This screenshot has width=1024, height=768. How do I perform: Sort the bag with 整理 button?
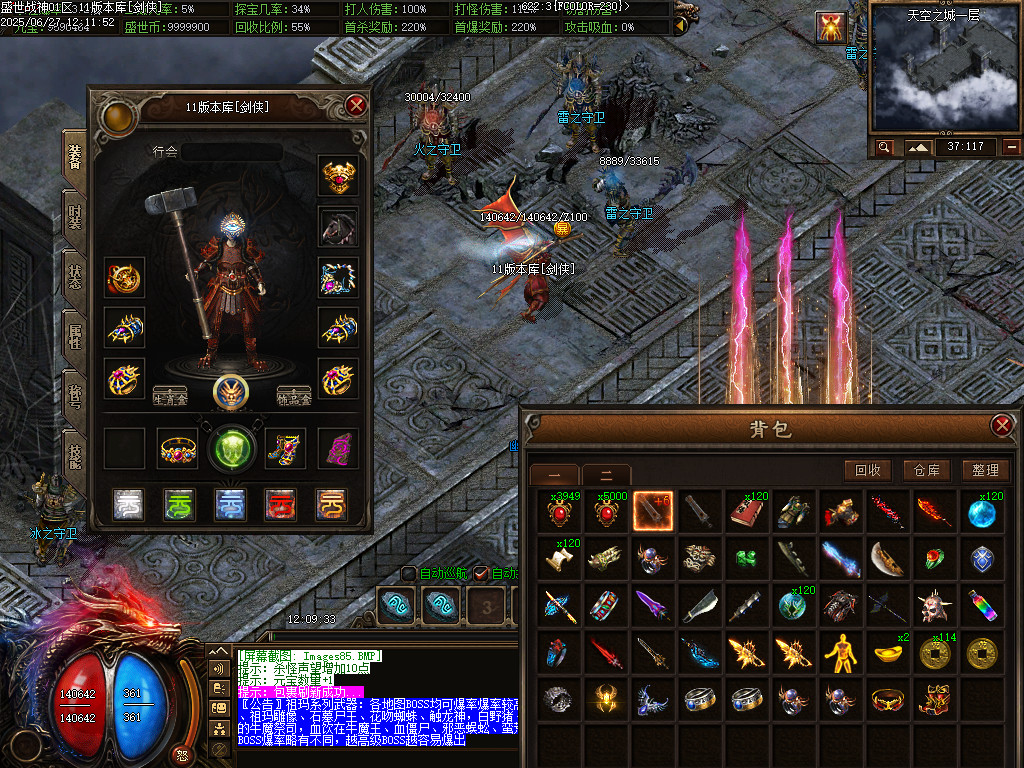click(984, 470)
